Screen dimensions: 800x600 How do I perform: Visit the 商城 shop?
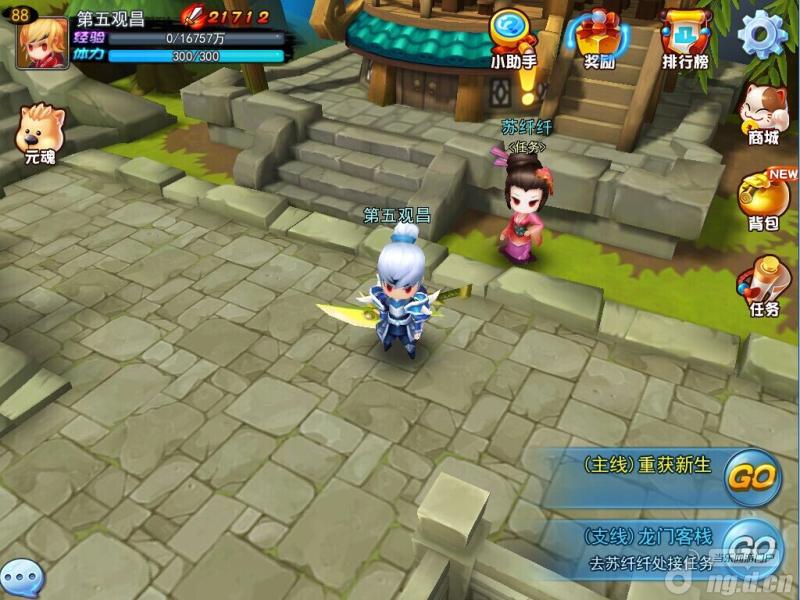(x=763, y=112)
